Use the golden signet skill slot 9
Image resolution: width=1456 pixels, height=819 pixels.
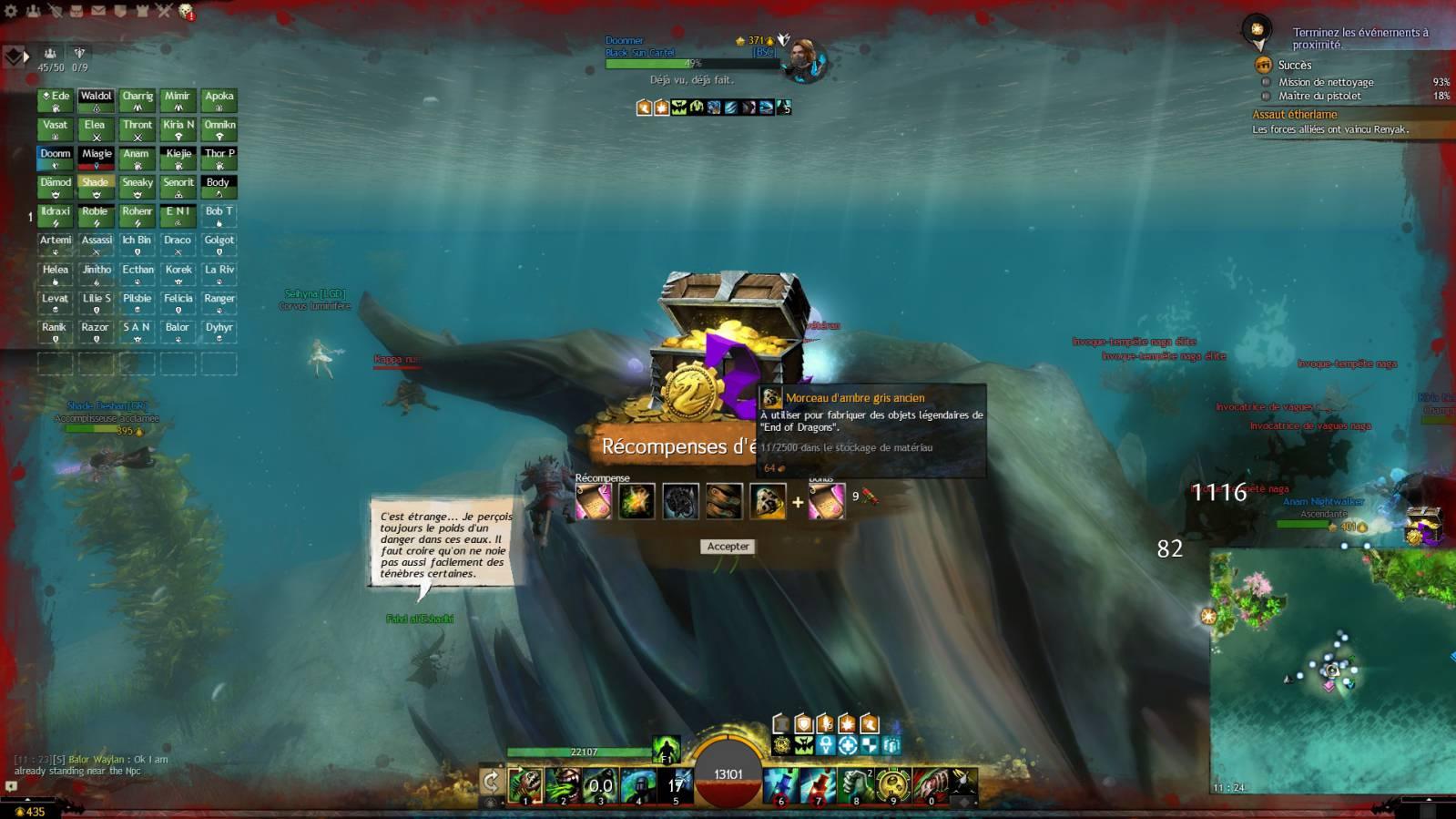coord(893,785)
